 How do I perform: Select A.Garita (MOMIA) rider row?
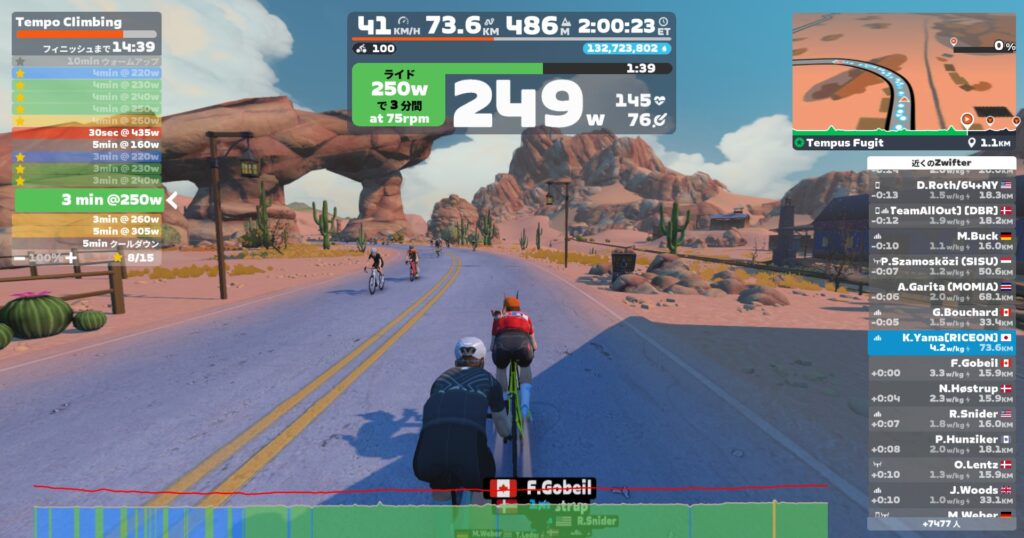point(942,291)
